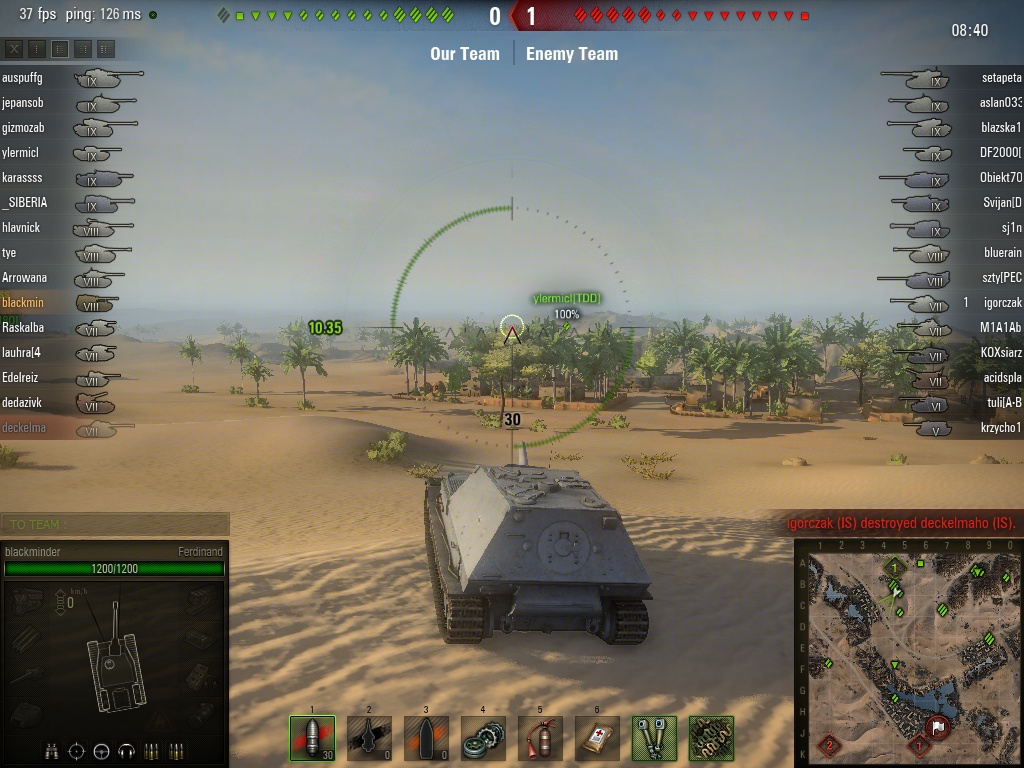Click the gunner crew icon with crosshair
This screenshot has height=768, width=1024.
click(76, 751)
